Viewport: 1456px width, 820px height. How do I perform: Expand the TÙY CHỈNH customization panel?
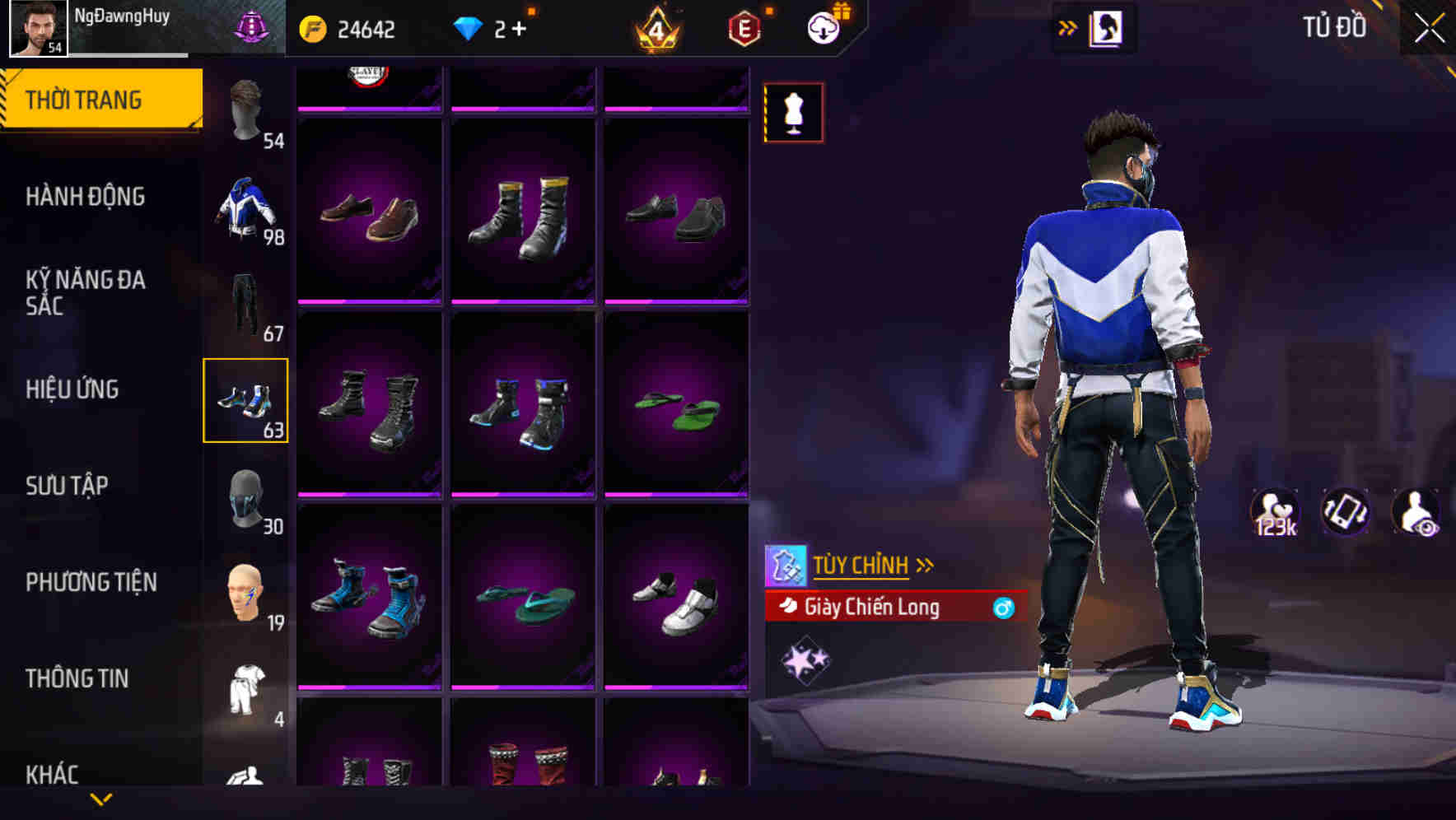862,565
